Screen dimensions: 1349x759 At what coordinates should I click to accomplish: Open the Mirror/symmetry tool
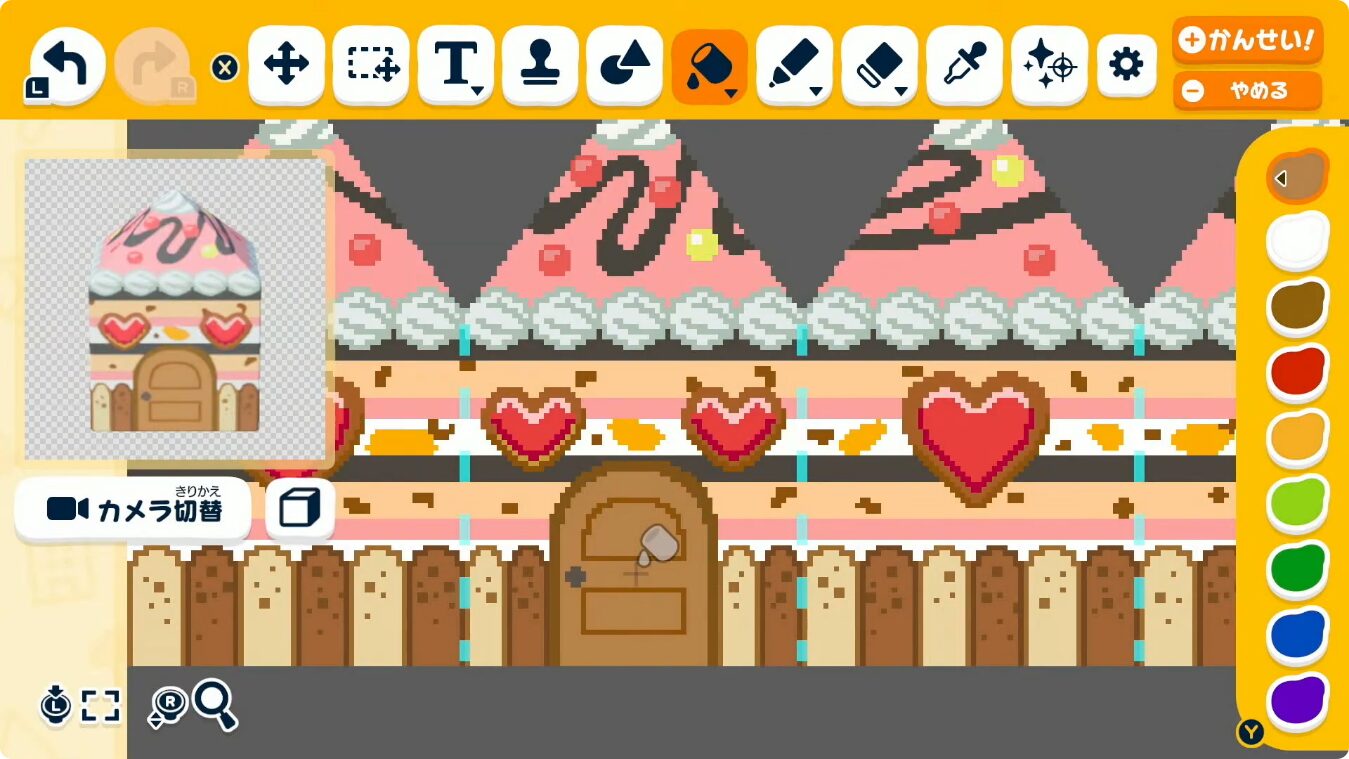pos(1048,65)
